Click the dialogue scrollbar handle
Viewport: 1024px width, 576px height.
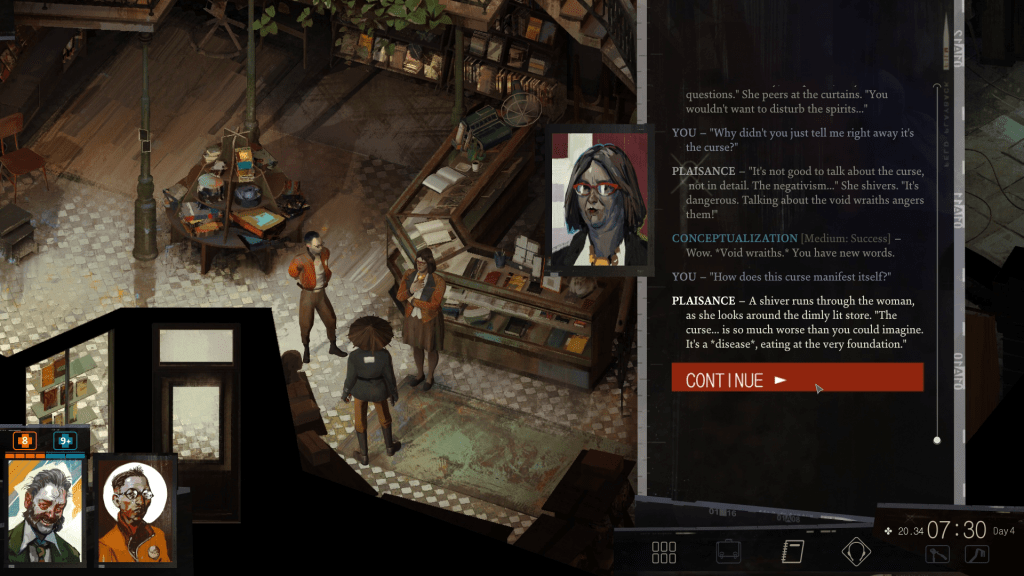[937, 440]
